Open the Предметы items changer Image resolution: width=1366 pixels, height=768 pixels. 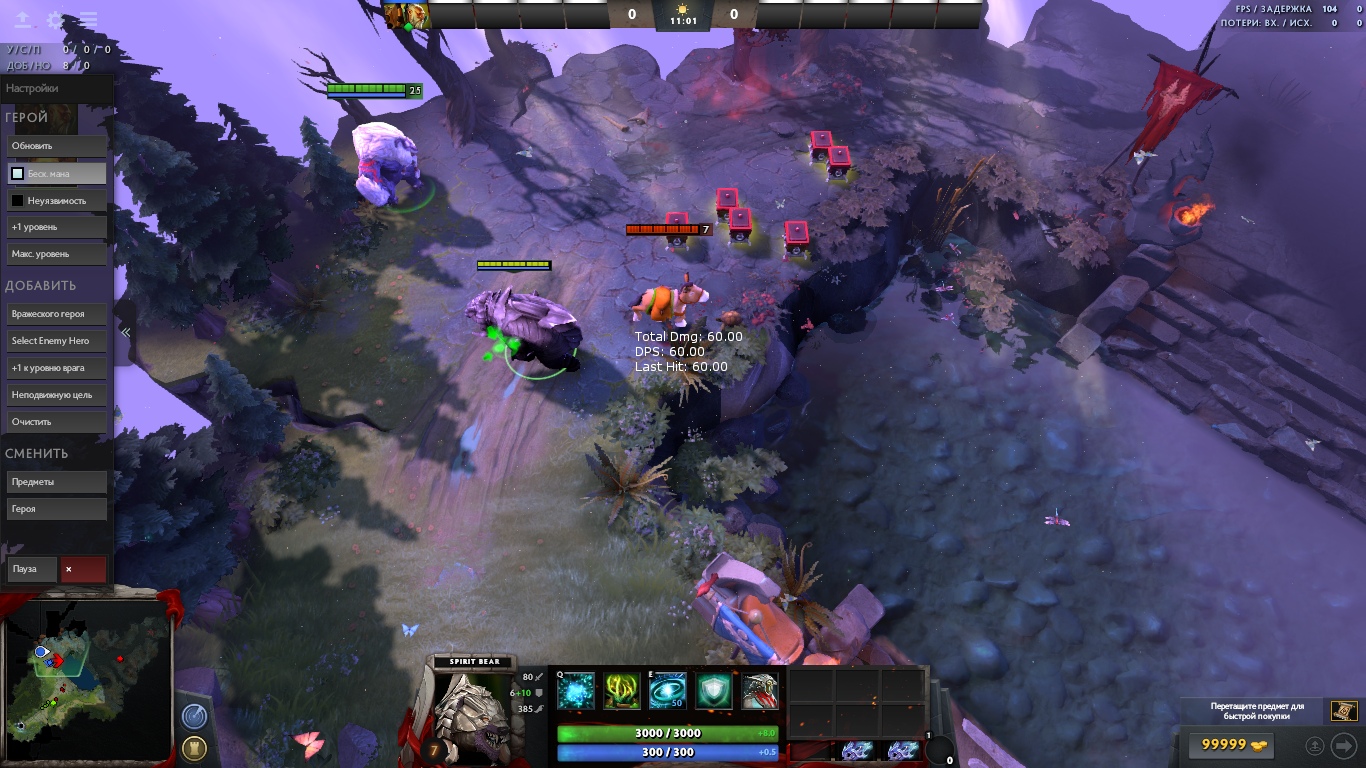[x=57, y=482]
